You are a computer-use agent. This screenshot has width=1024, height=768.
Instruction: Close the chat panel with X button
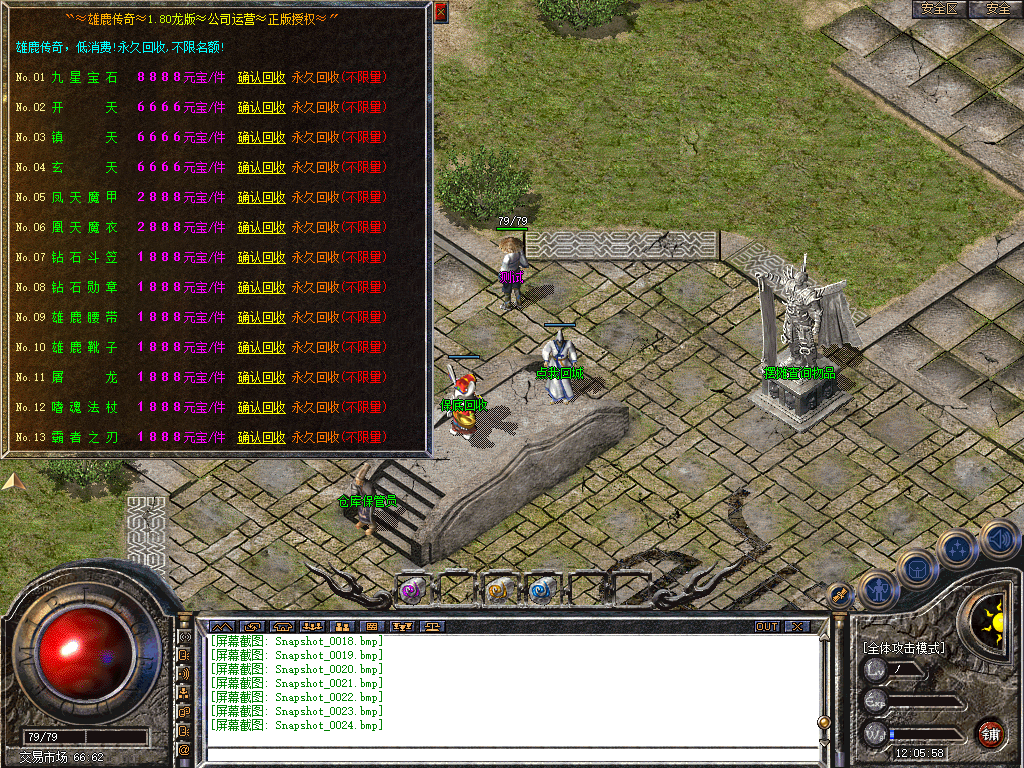pos(796,627)
